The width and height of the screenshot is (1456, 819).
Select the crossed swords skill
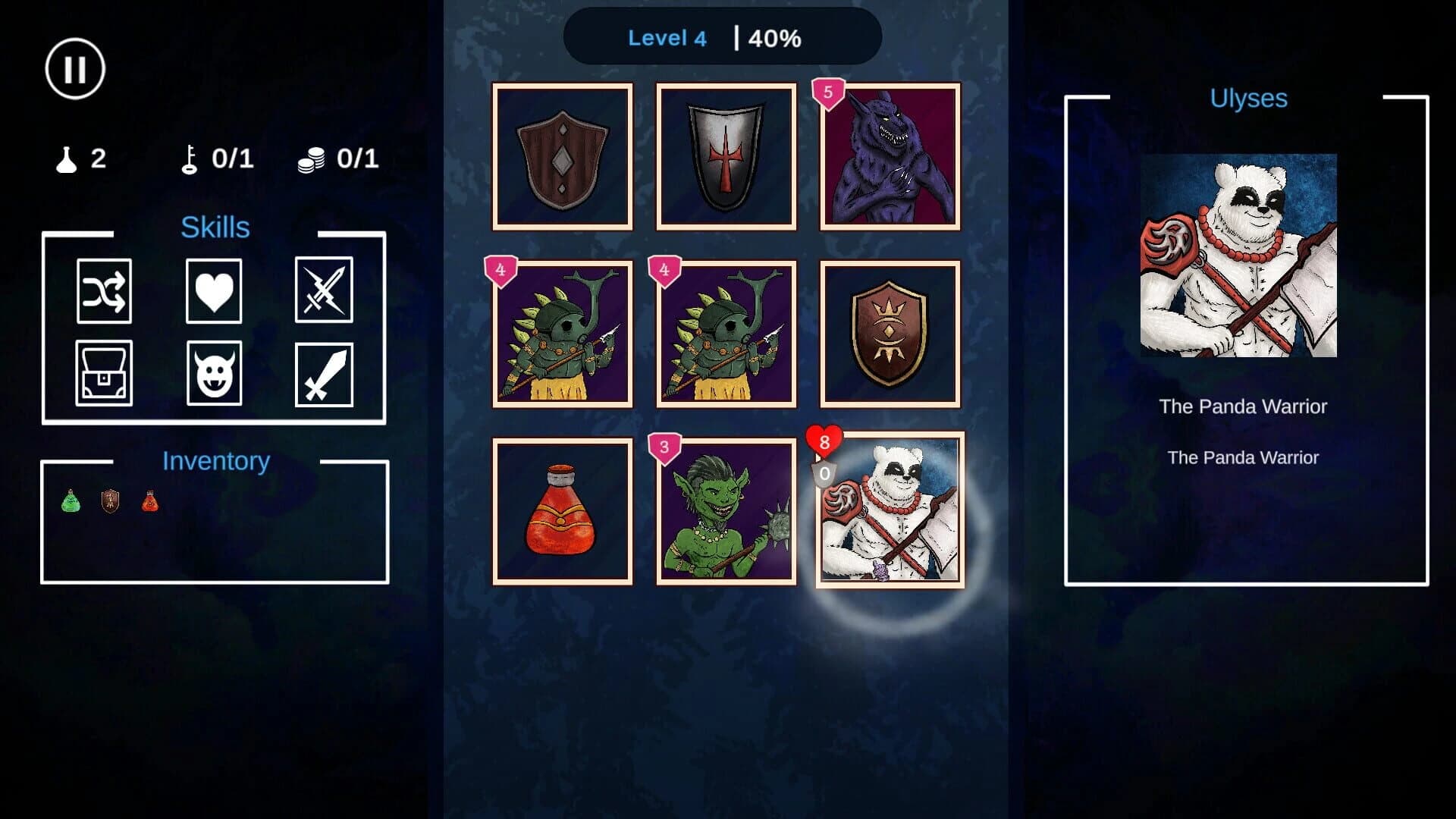[x=325, y=293]
